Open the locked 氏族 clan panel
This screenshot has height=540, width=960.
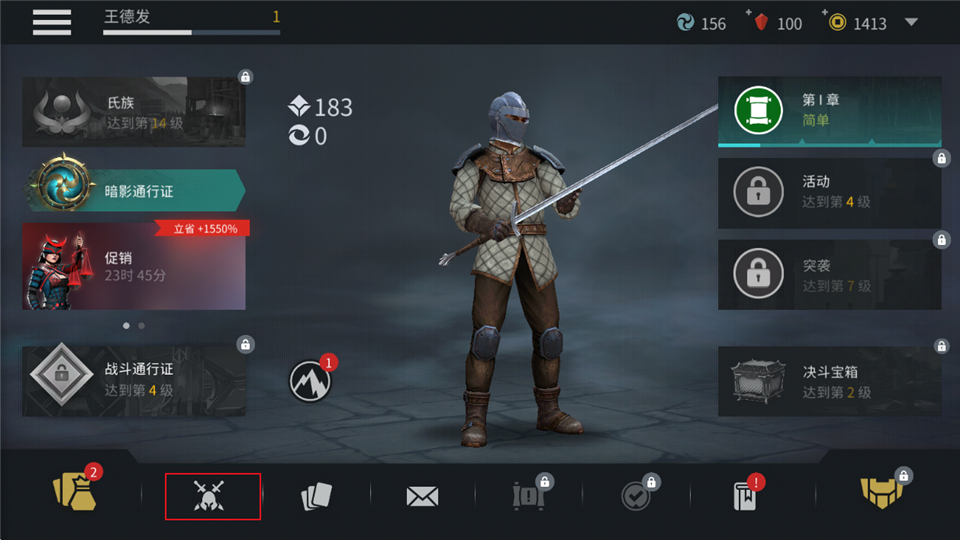pos(133,112)
